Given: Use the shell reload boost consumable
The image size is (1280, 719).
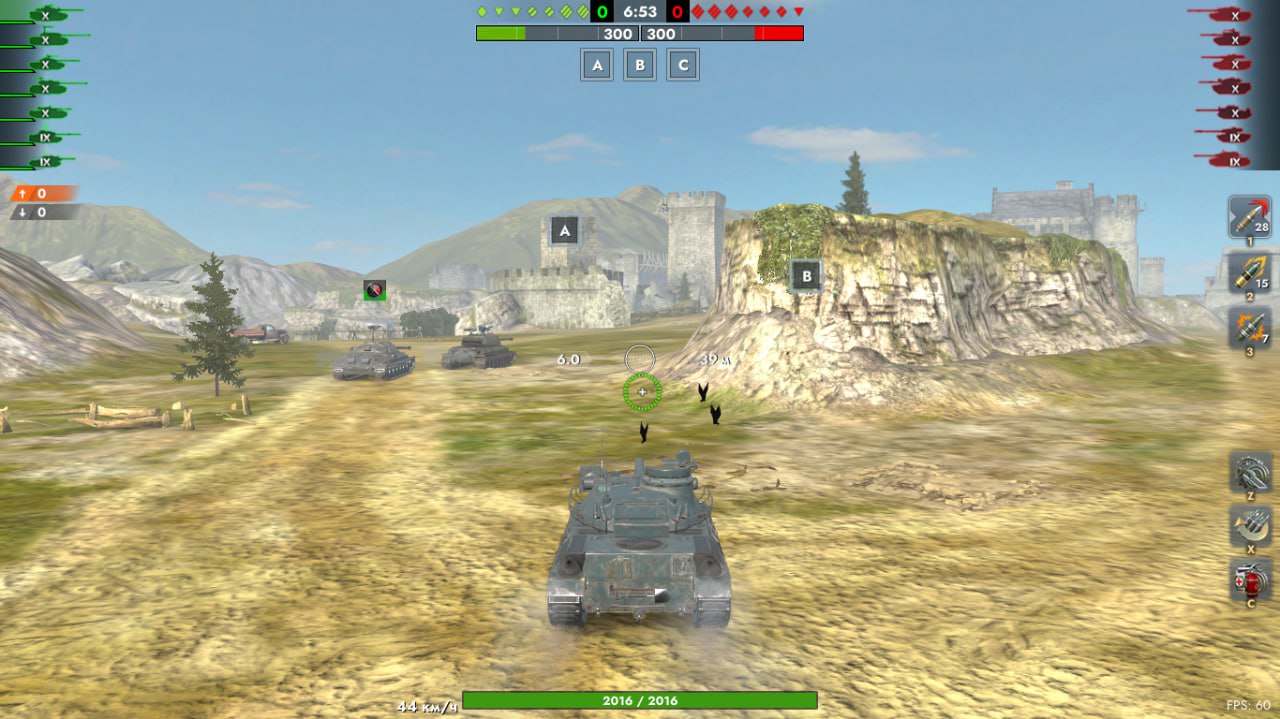Looking at the screenshot, I should pos(1250,525).
